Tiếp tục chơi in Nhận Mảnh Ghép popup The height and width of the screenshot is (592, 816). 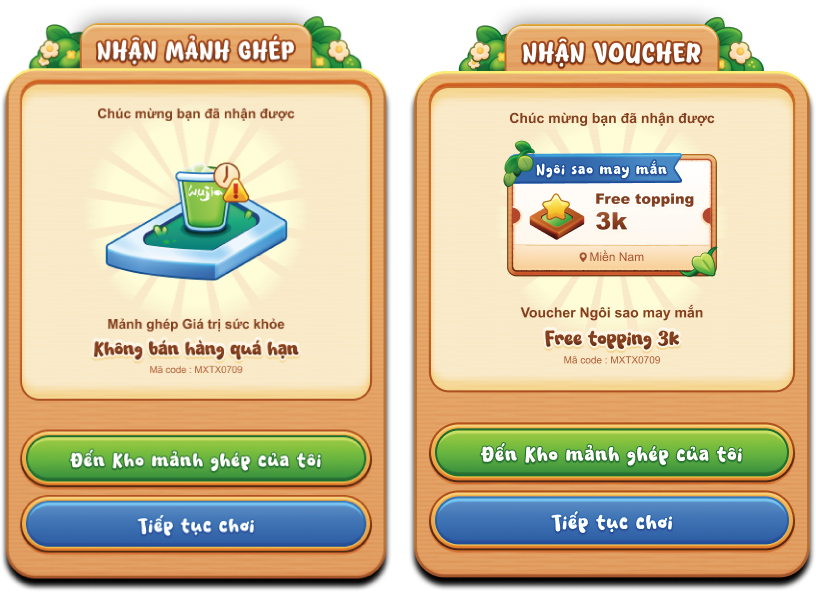tap(195, 524)
